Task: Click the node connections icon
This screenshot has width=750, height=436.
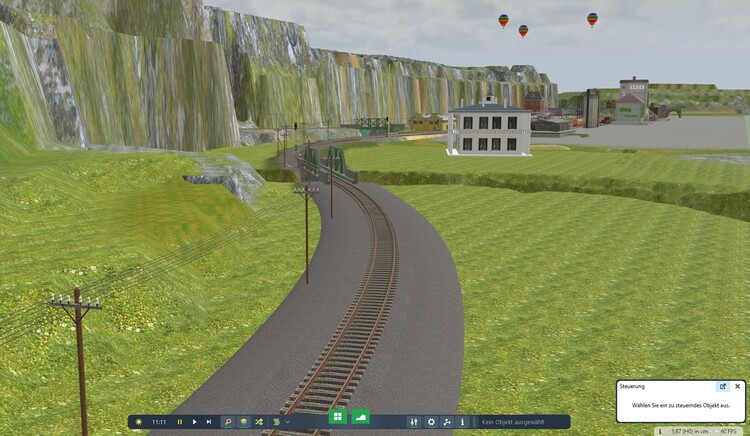Action: click(x=447, y=422)
